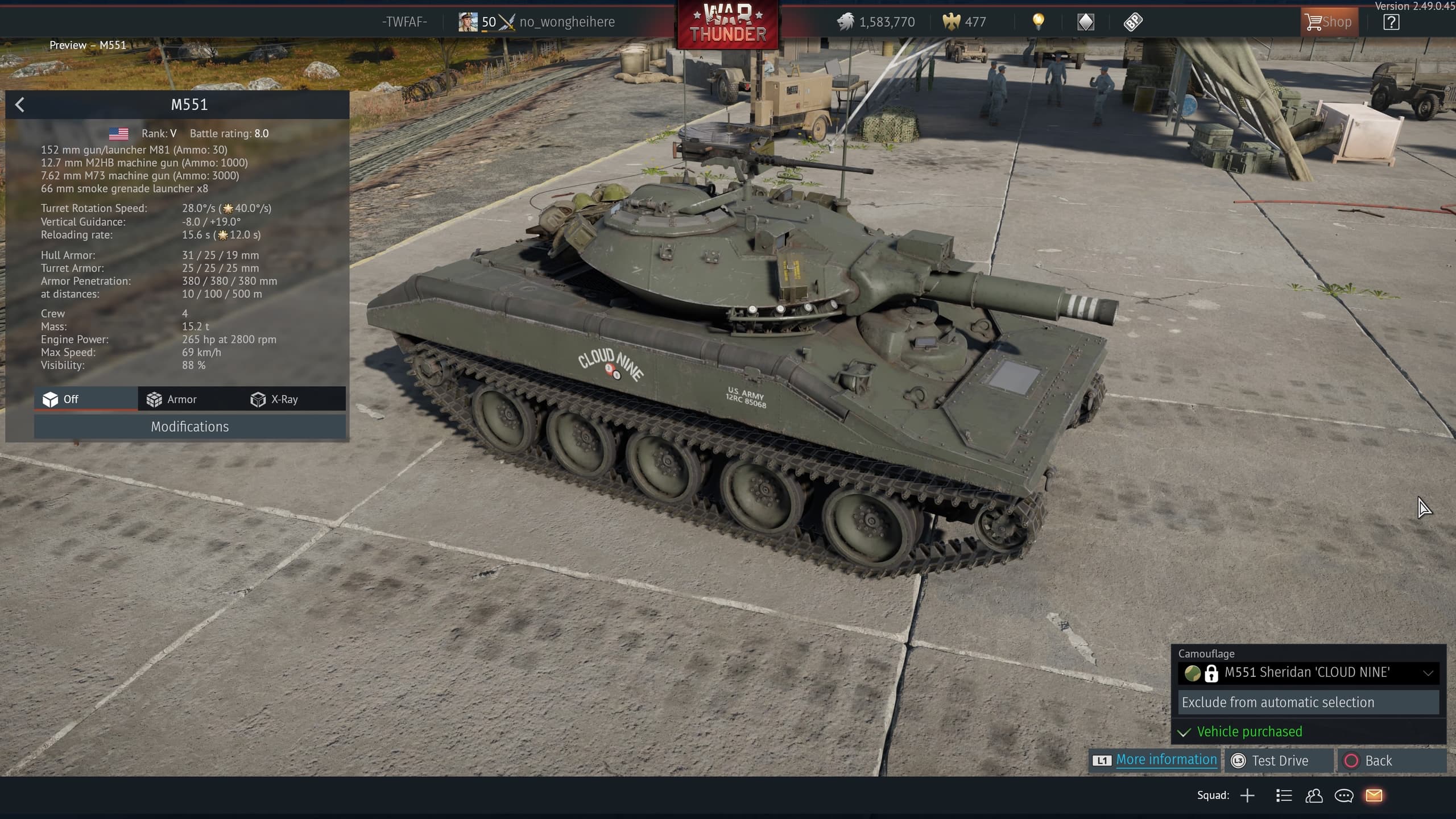
Task: Open the Shop
Action: pos(1329,22)
